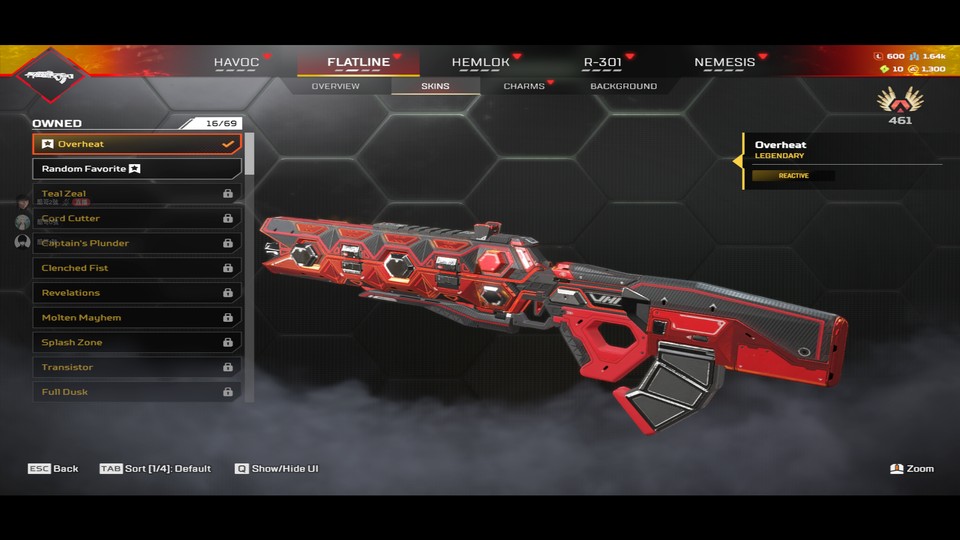Select the locked Teal Zeal skin

pos(137,194)
